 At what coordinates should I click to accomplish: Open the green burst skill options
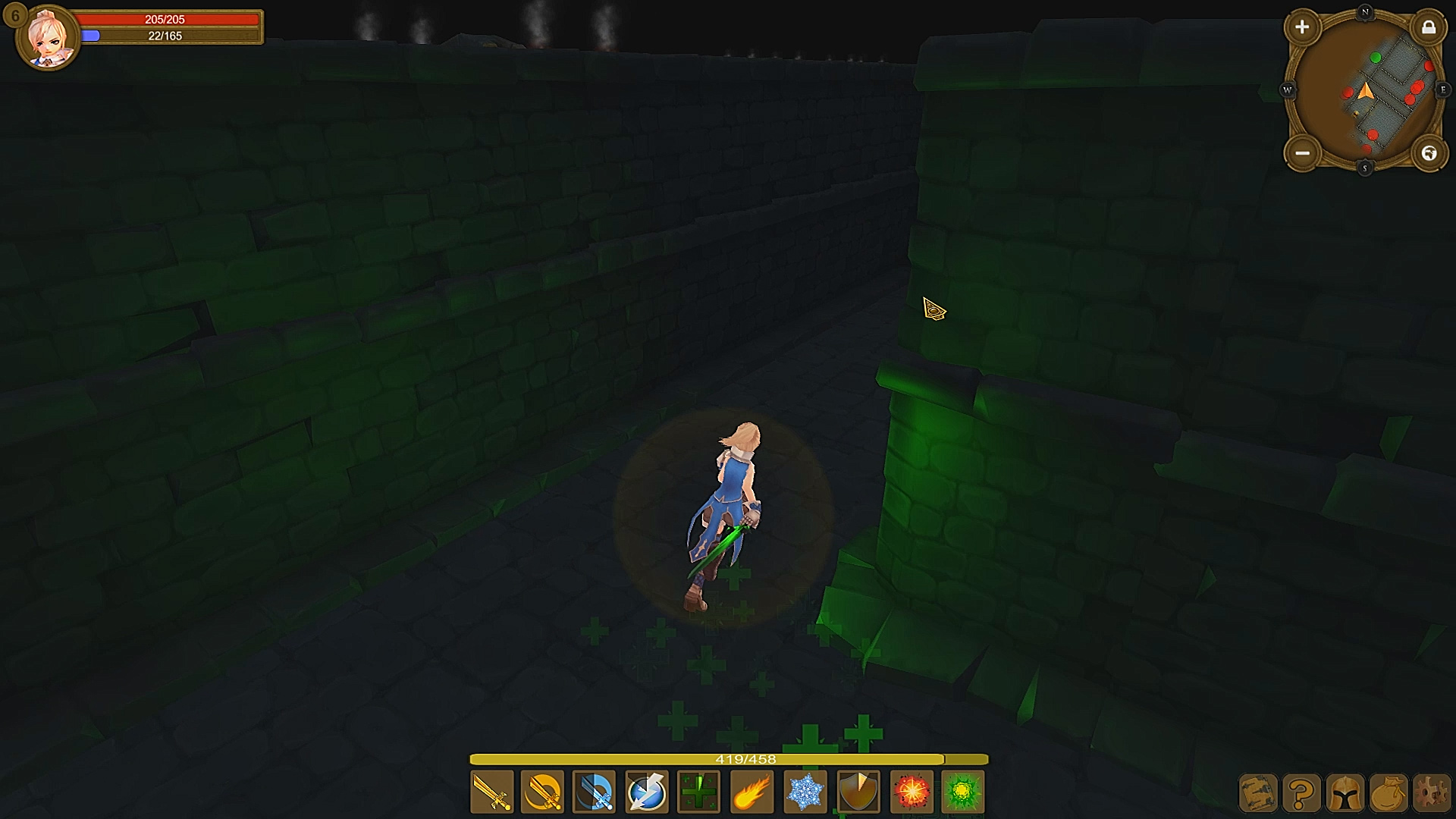(x=963, y=791)
